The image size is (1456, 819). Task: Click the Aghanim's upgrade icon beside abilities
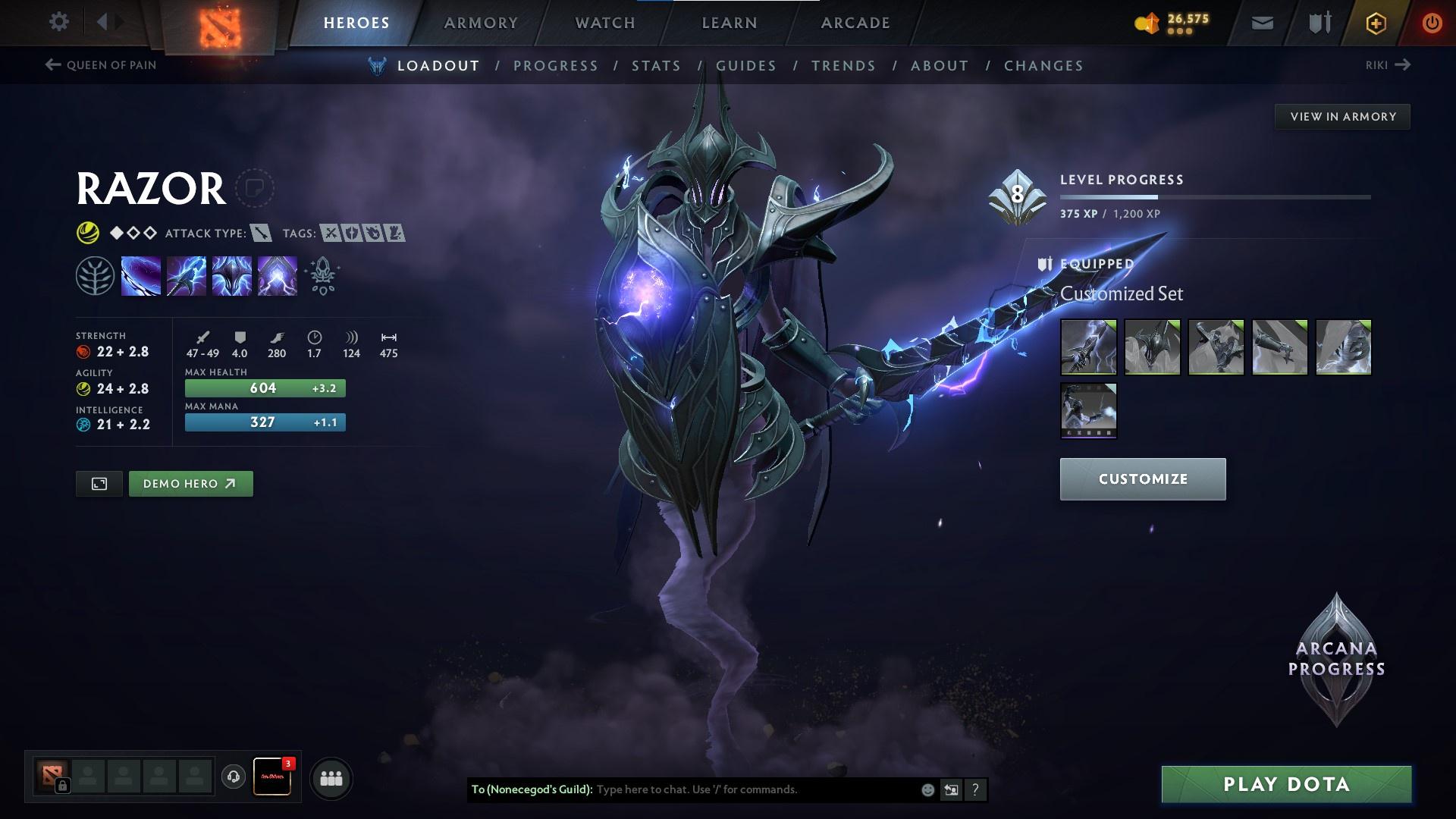pos(322,275)
